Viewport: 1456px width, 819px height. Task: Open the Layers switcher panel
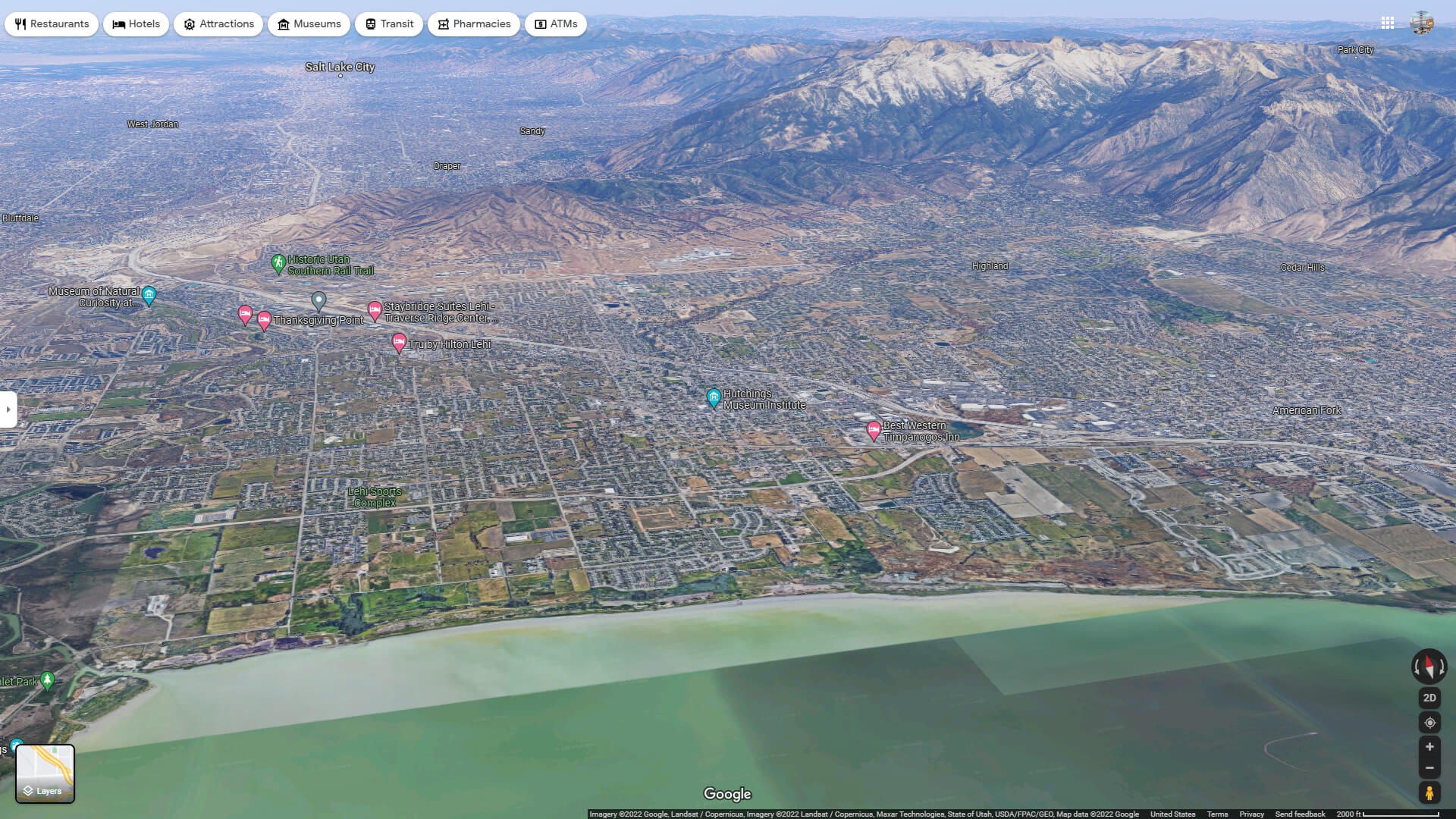click(x=45, y=773)
